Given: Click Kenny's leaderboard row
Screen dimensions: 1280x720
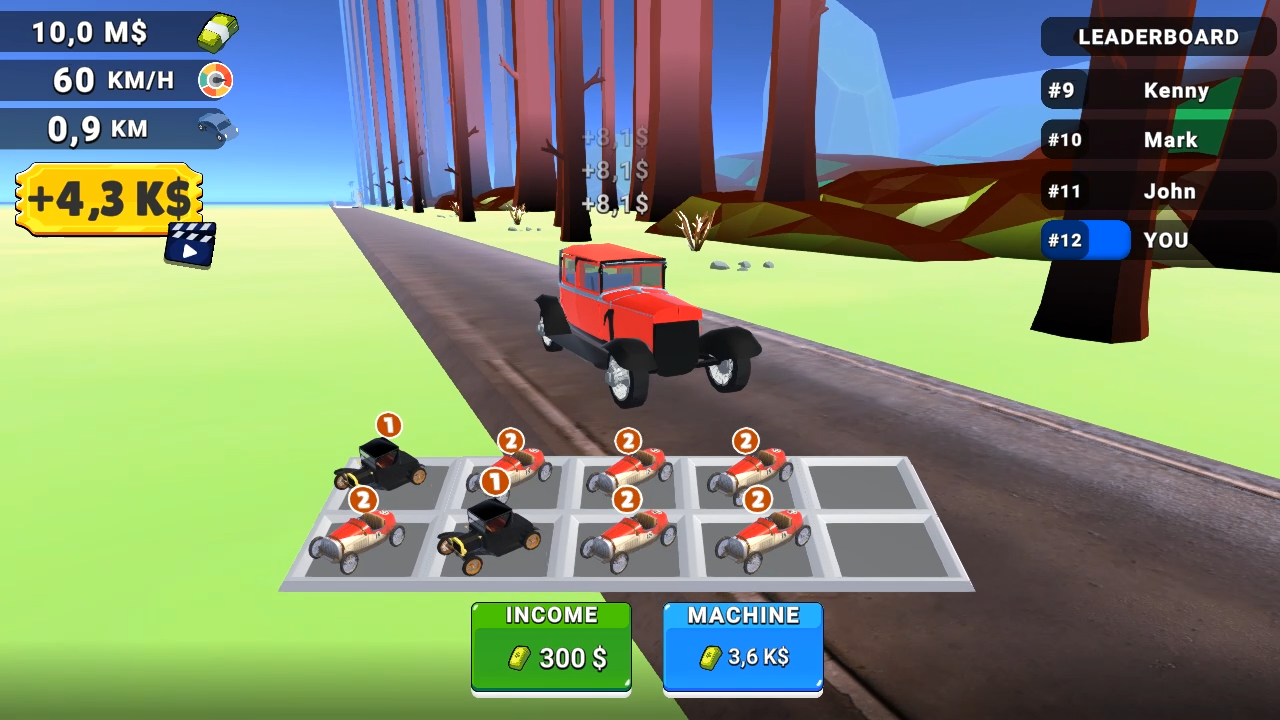Looking at the screenshot, I should (1157, 91).
